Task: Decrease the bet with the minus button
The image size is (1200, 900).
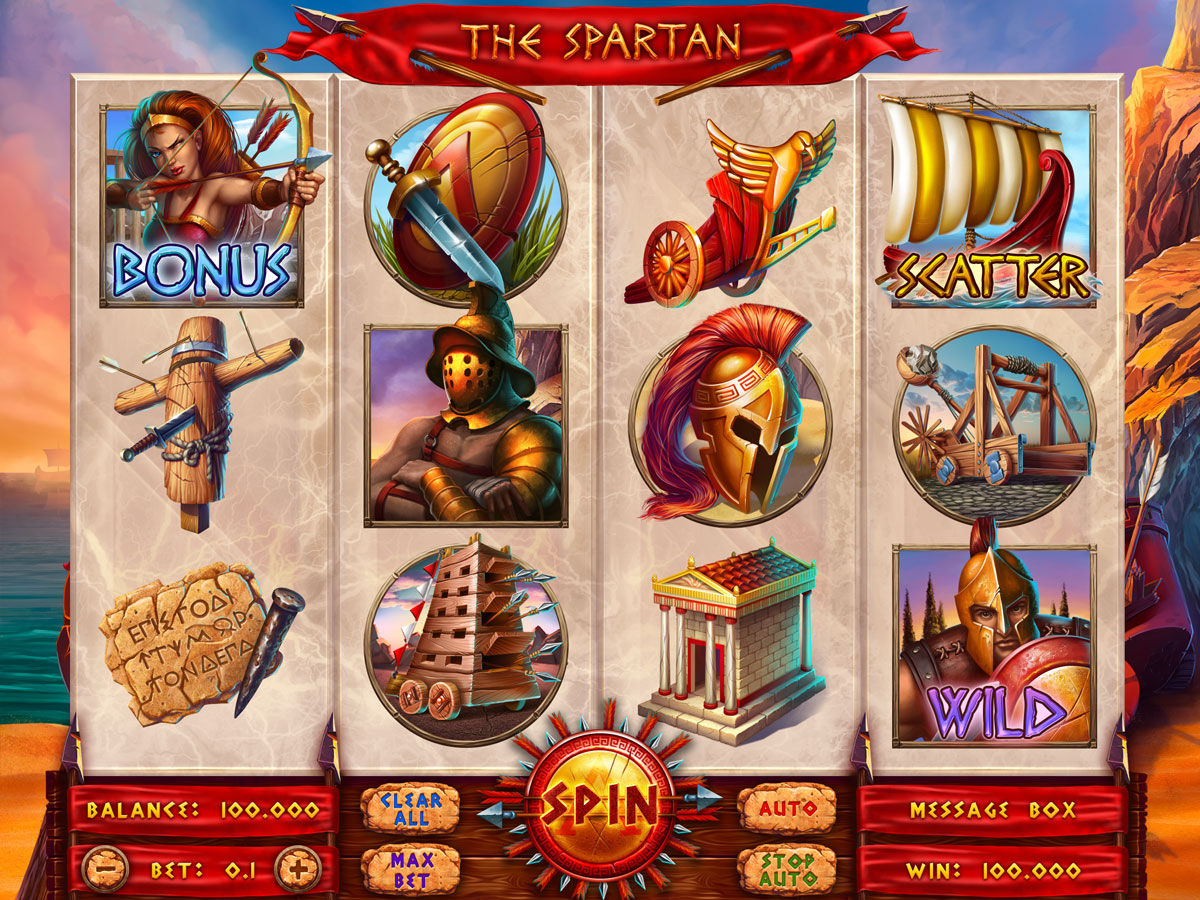Action: pyautogui.click(x=104, y=869)
